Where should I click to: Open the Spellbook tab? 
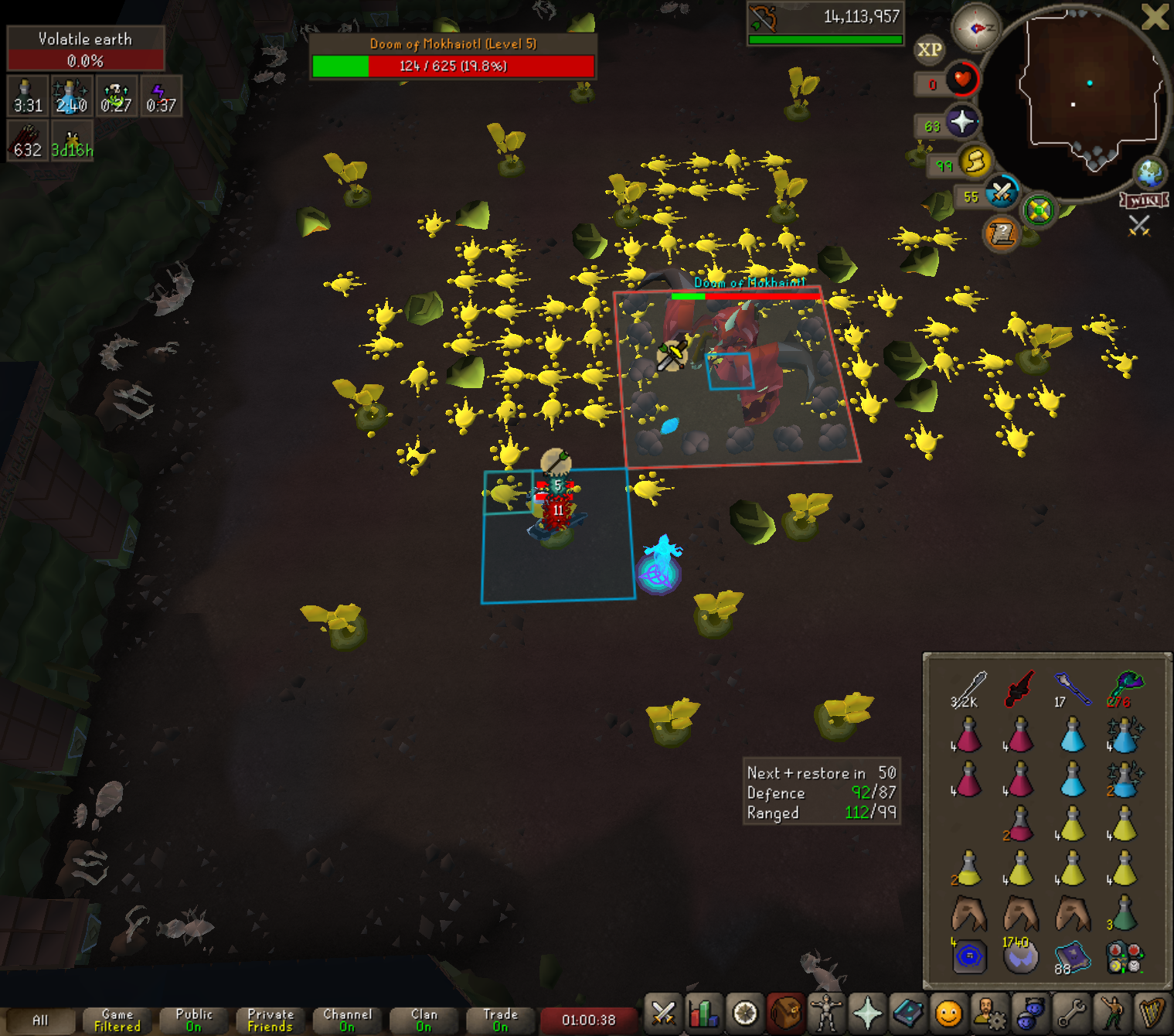pos(908,1013)
